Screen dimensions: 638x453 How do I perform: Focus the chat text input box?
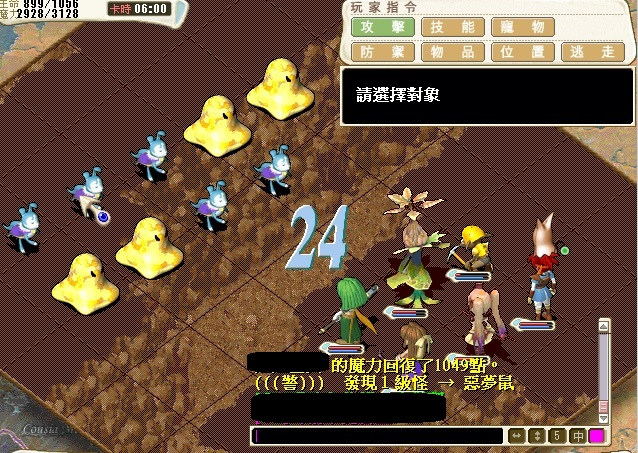(378, 436)
